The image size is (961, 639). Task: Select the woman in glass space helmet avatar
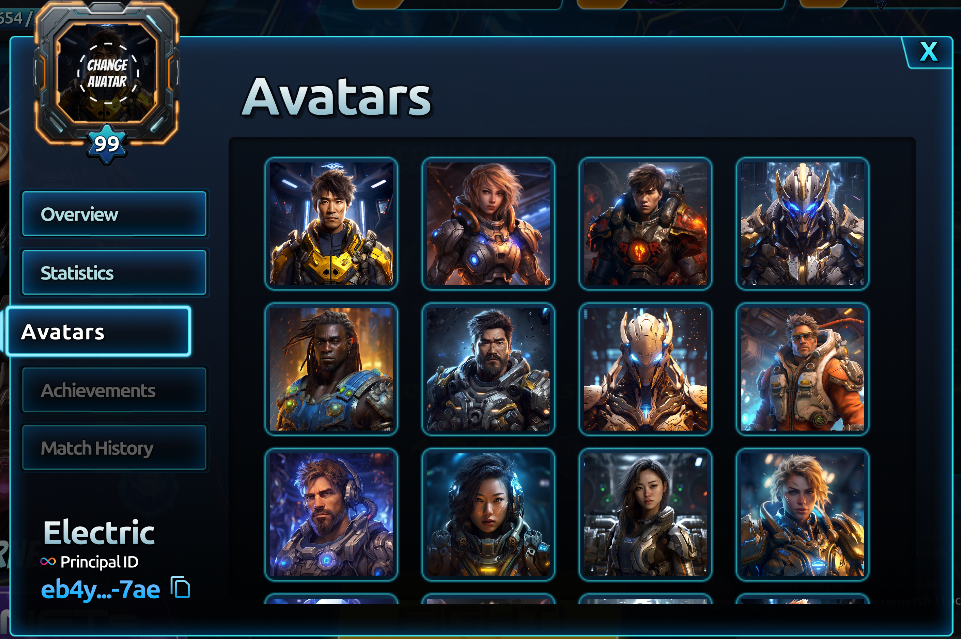coord(488,514)
